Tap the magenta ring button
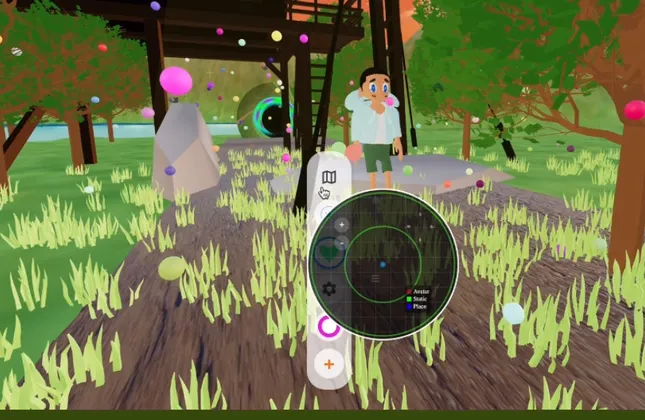Image resolution: width=645 pixels, height=420 pixels. (328, 326)
